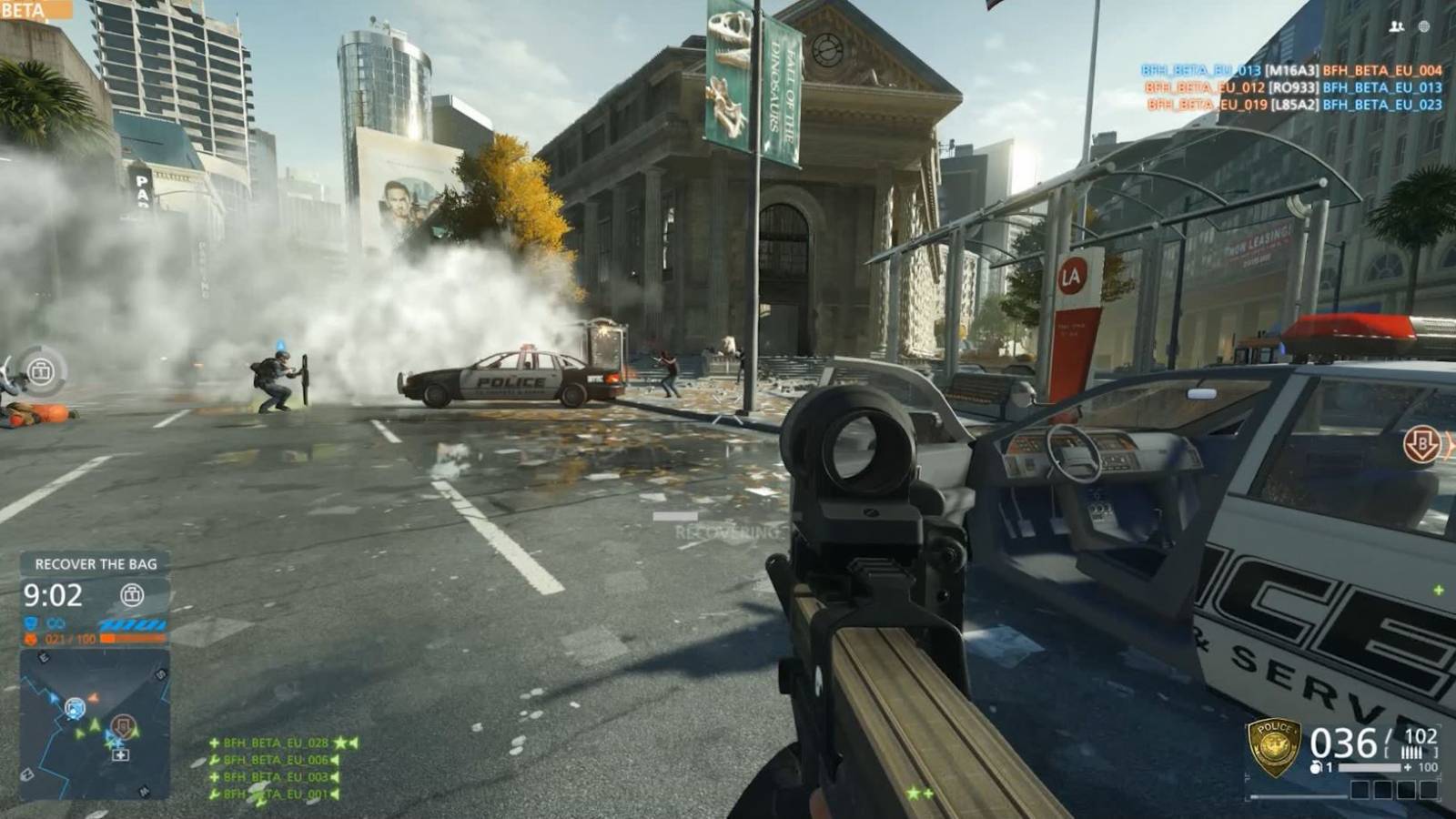Click the bag icon beside the match timer

point(133,595)
